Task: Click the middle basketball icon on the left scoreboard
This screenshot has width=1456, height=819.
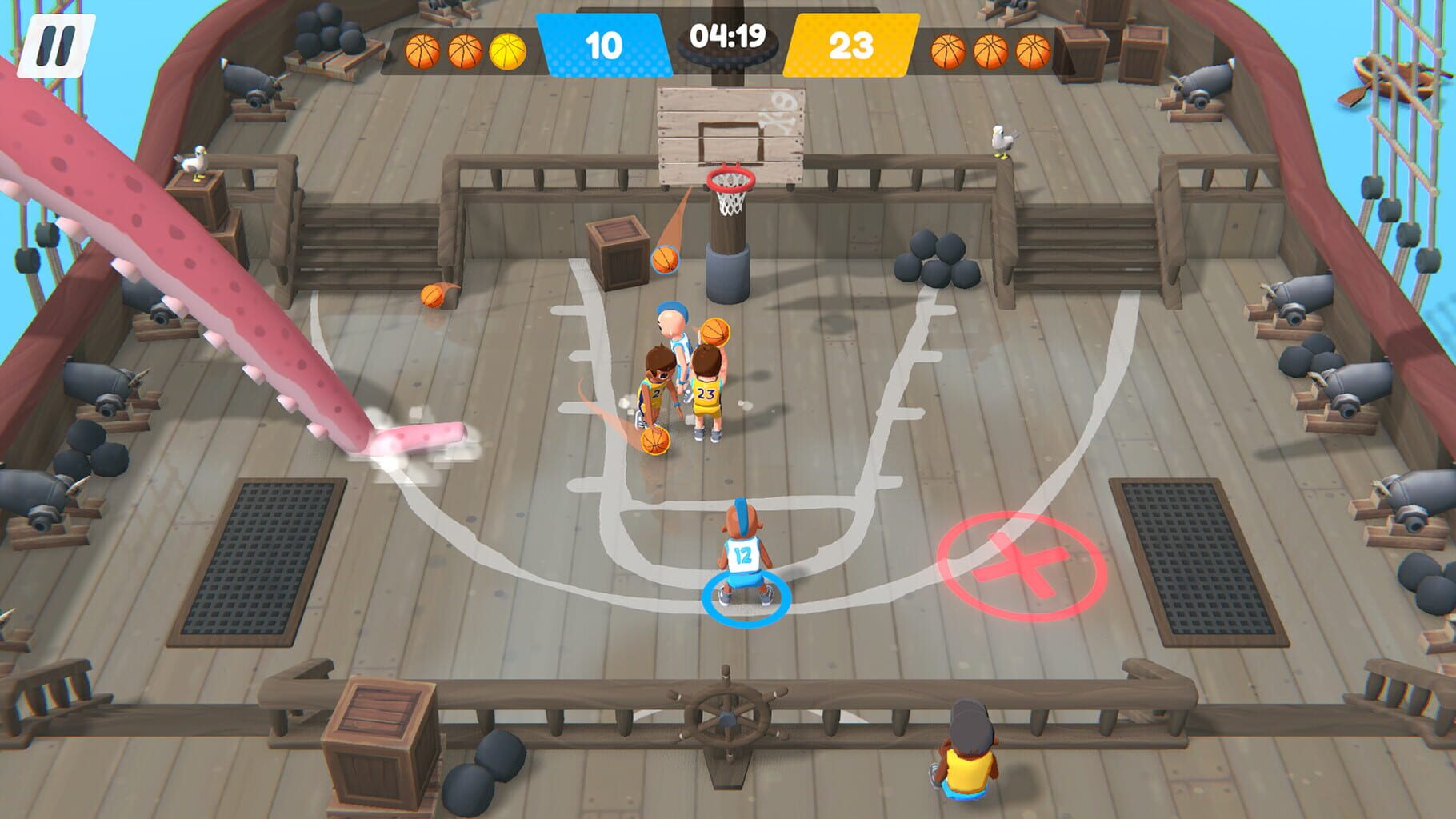Action: pyautogui.click(x=463, y=50)
